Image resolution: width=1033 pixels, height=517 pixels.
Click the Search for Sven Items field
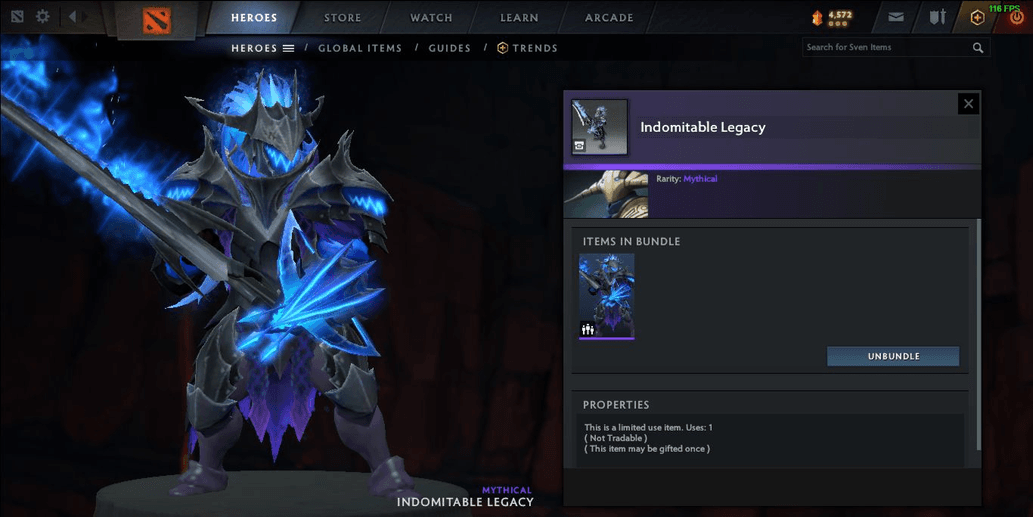click(885, 47)
